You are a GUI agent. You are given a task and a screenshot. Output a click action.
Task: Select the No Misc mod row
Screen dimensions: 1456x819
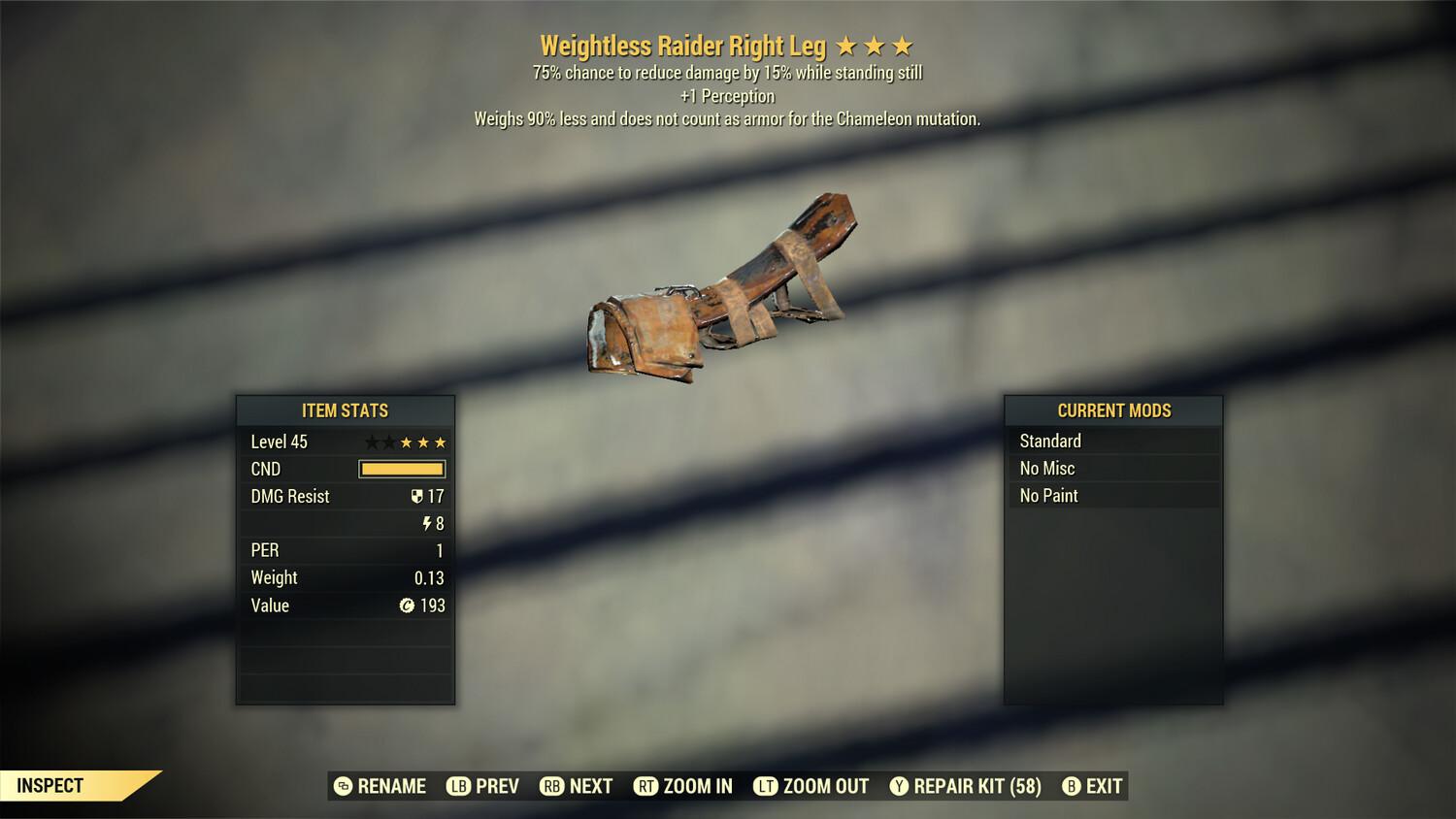[x=1113, y=469]
